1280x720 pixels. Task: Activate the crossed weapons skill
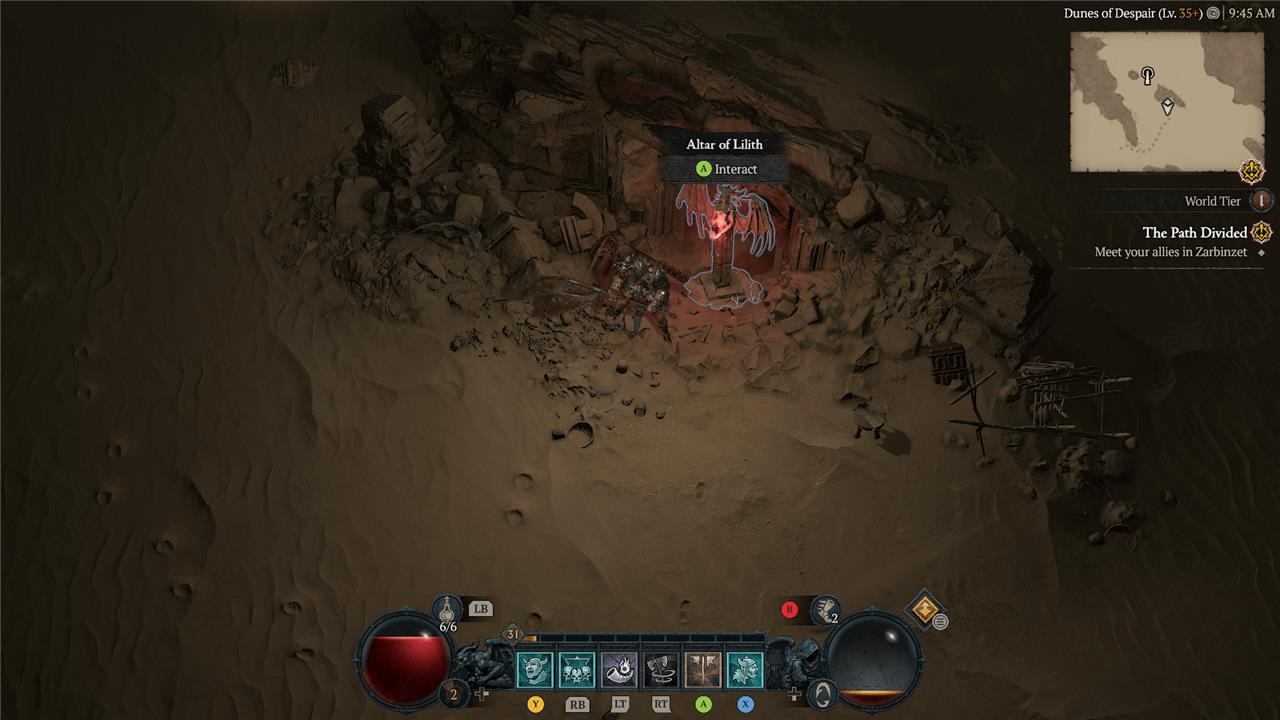click(703, 670)
